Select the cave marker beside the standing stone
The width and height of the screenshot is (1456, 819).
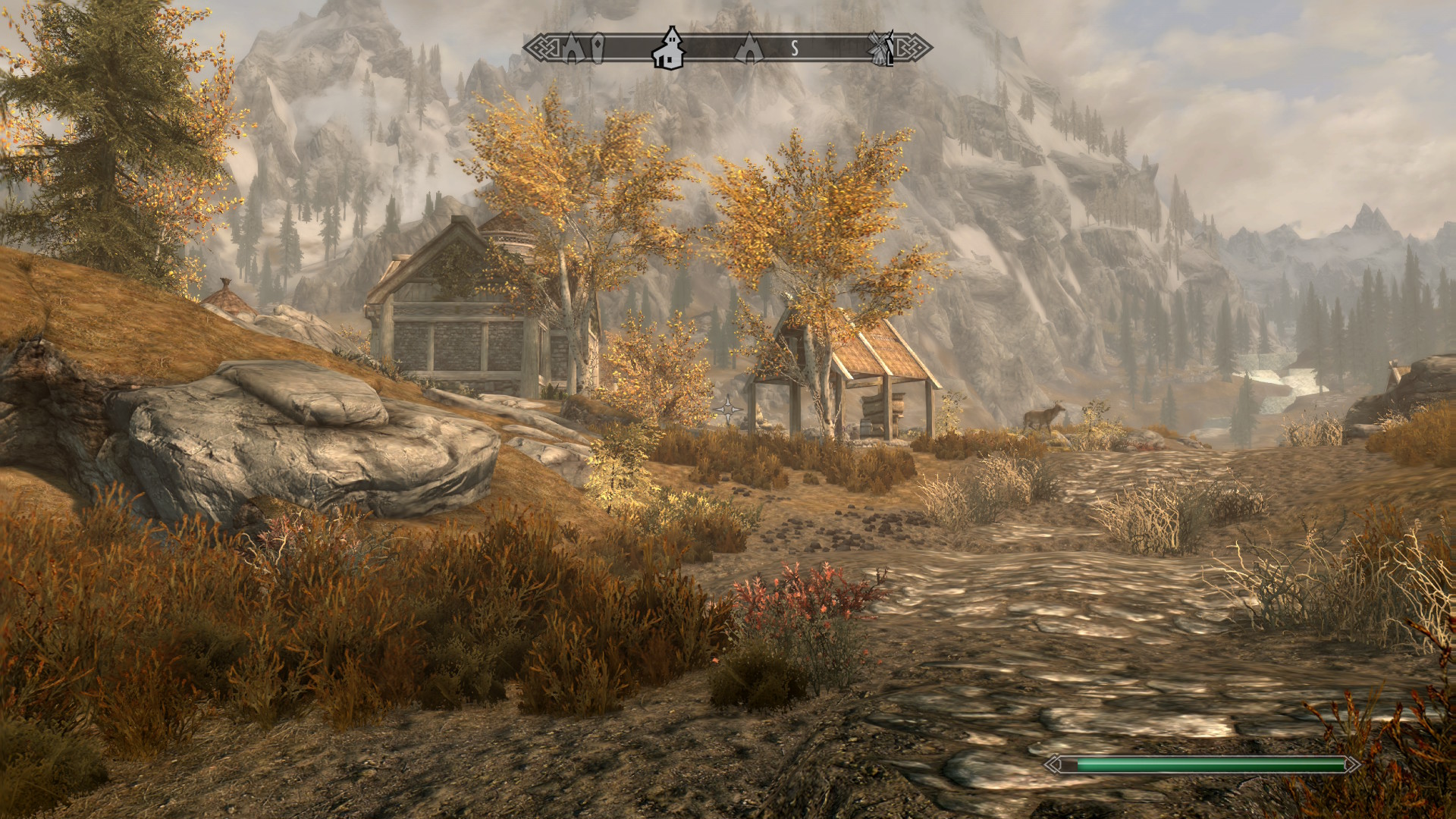coord(572,49)
